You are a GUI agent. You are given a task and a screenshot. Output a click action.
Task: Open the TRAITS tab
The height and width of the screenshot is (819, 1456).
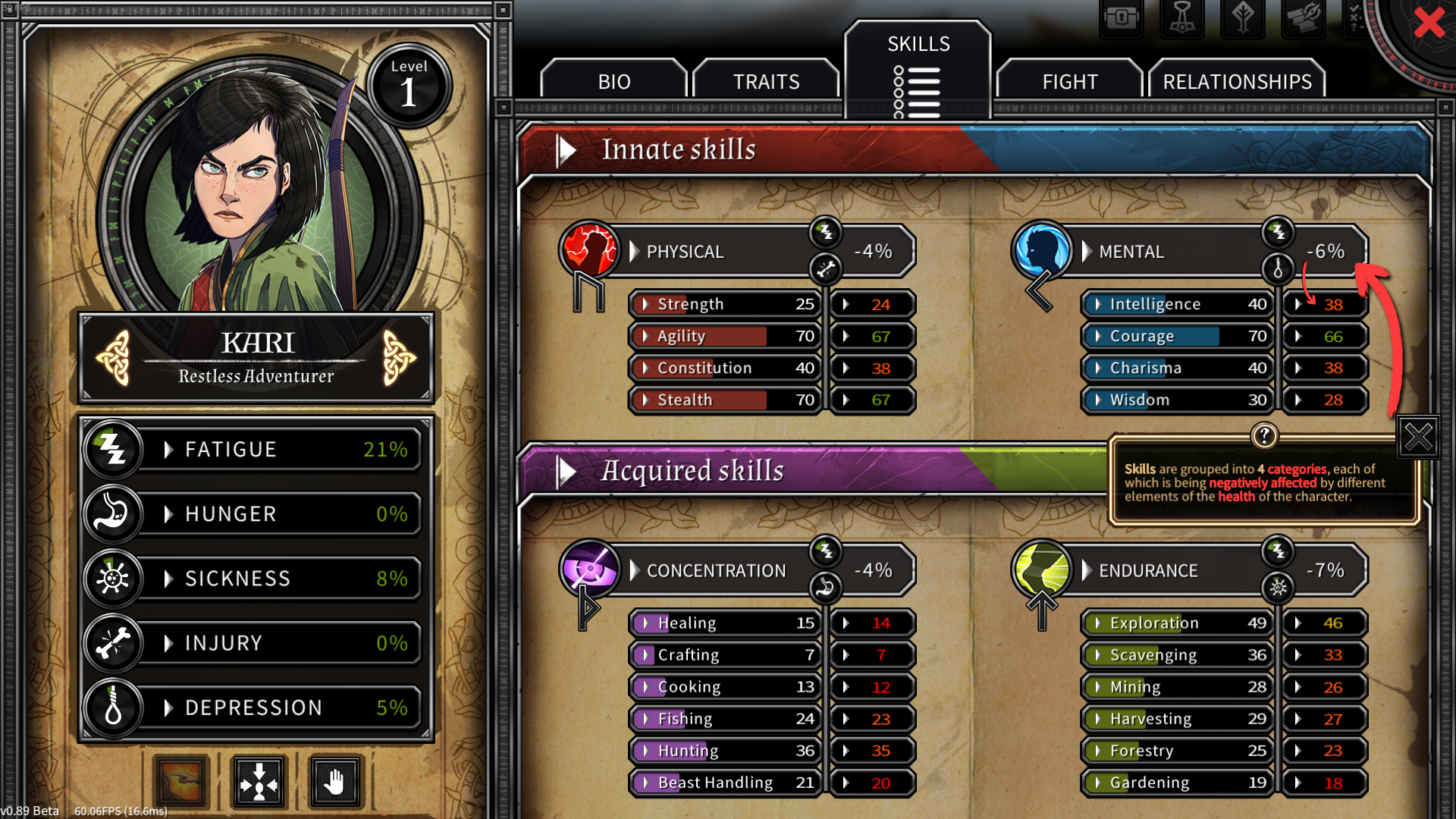[x=766, y=81]
